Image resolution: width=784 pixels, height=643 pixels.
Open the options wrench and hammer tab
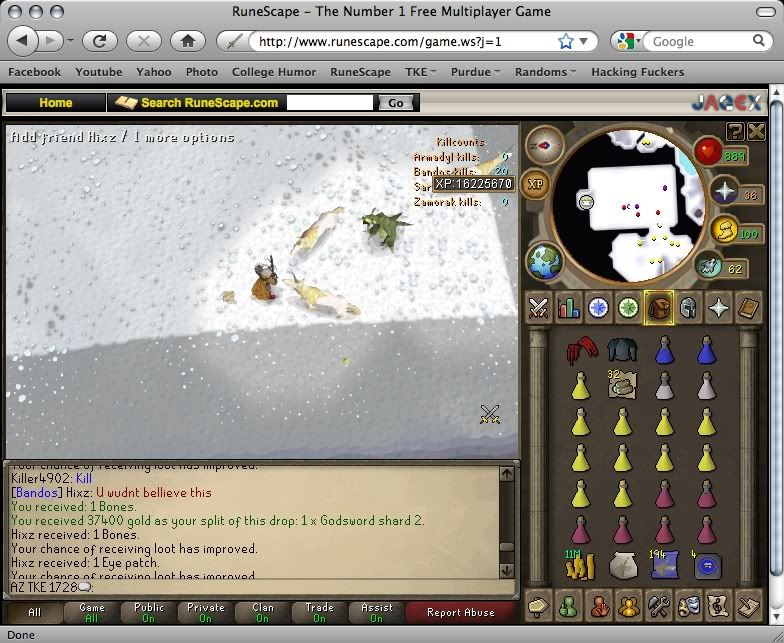[x=658, y=606]
